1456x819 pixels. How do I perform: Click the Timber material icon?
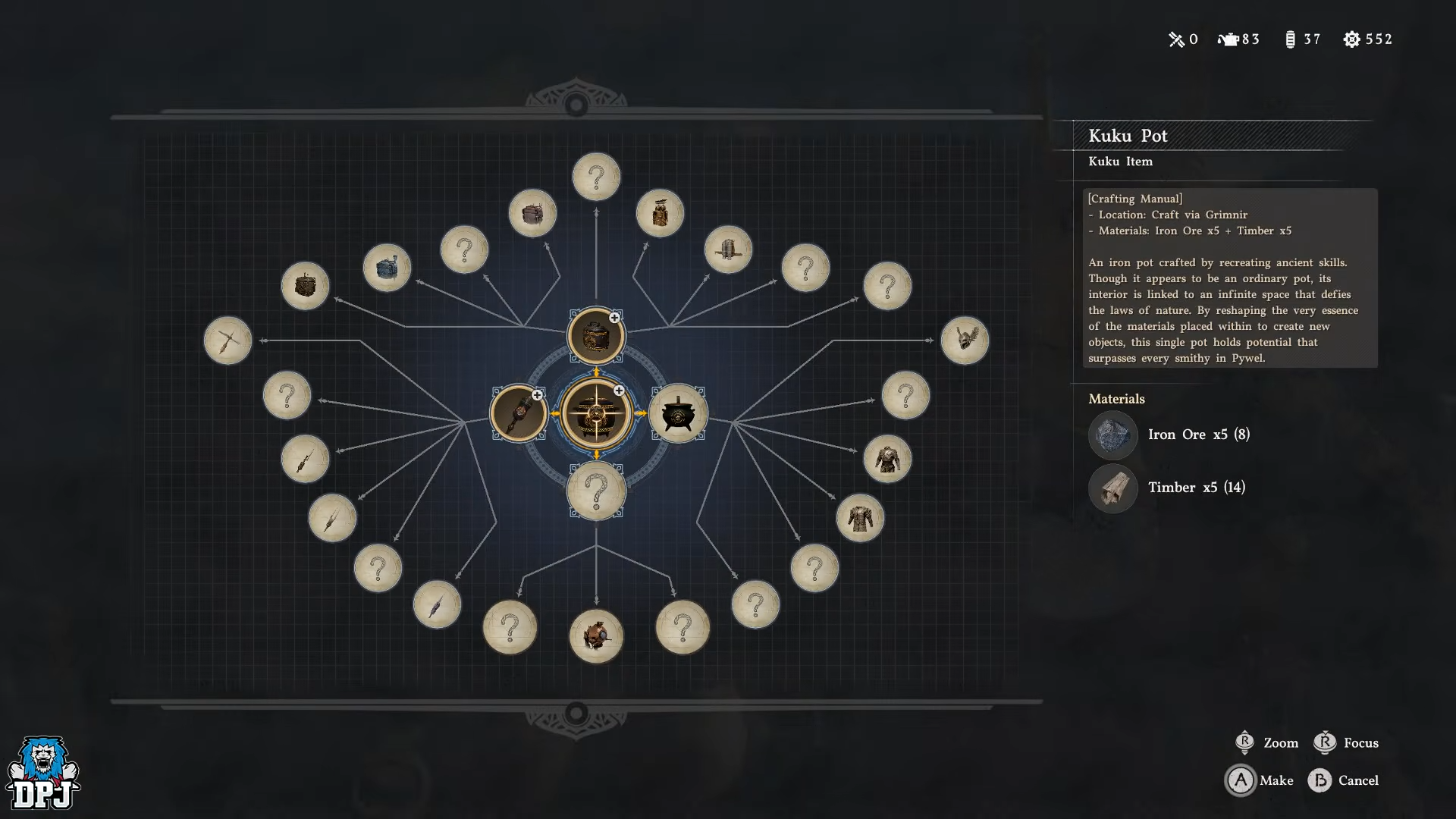click(1112, 488)
